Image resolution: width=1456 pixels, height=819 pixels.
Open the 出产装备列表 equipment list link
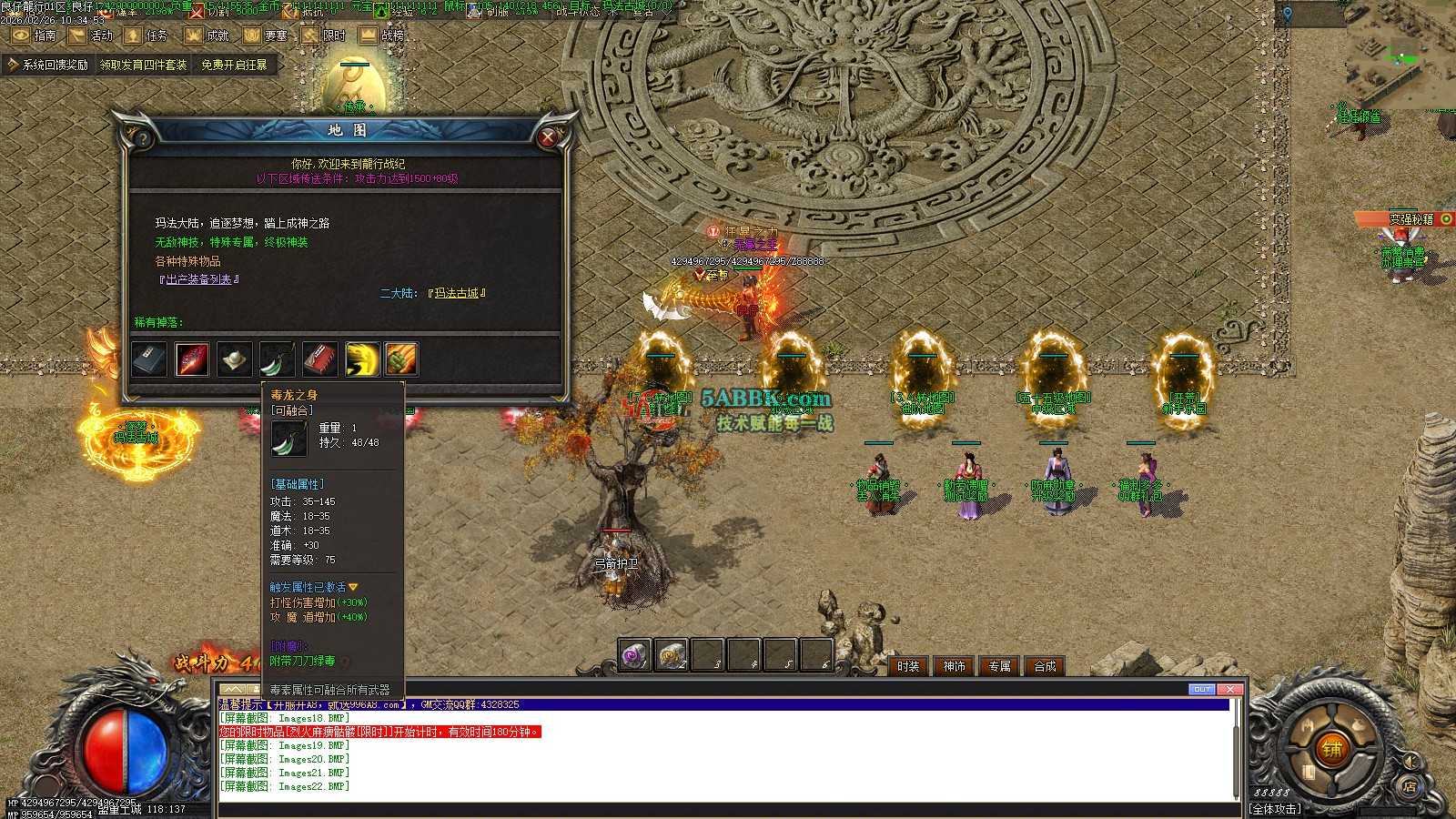[199, 279]
